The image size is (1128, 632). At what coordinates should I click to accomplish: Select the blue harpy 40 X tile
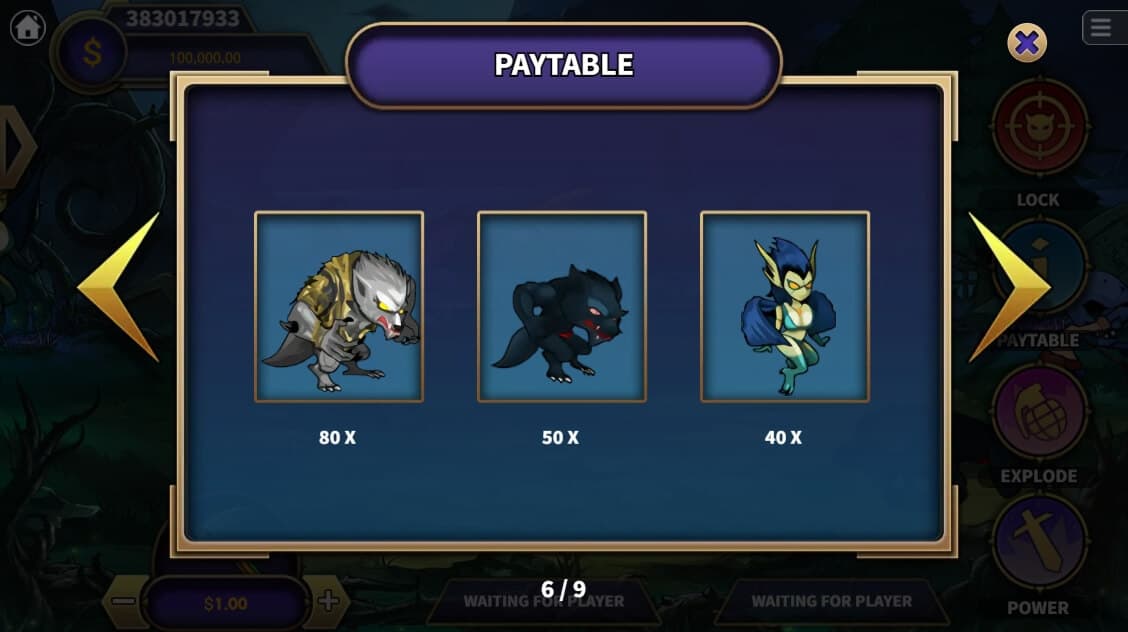(x=785, y=307)
